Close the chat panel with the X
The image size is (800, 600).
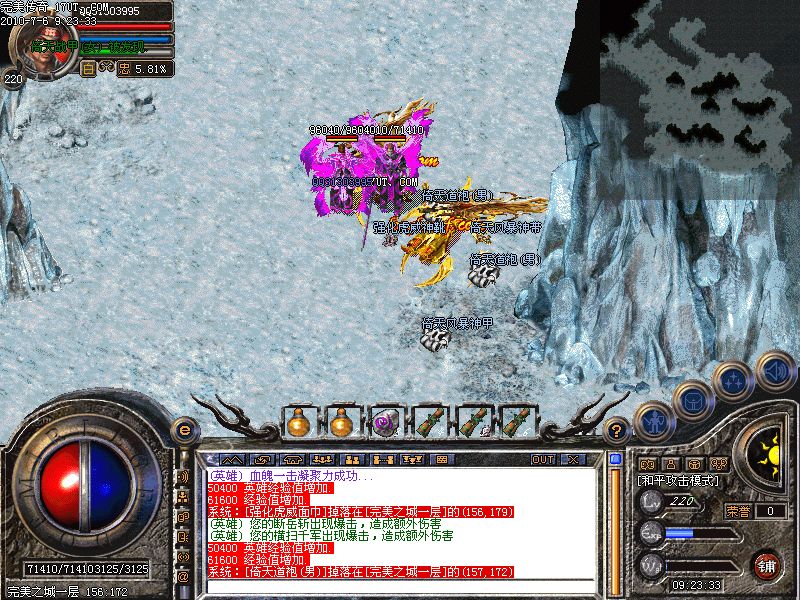click(573, 459)
